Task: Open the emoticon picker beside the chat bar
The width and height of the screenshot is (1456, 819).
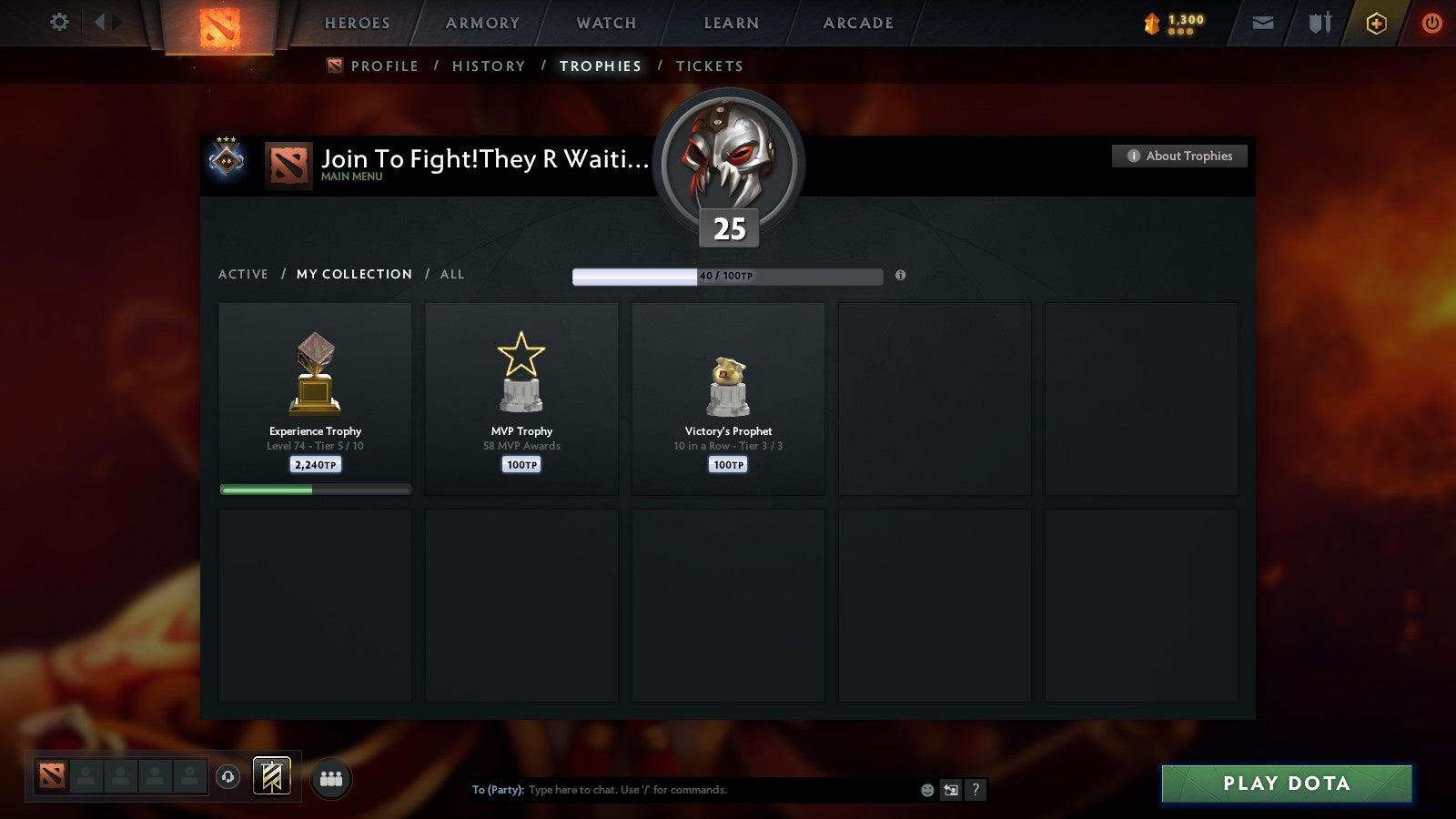Action: pos(925,791)
